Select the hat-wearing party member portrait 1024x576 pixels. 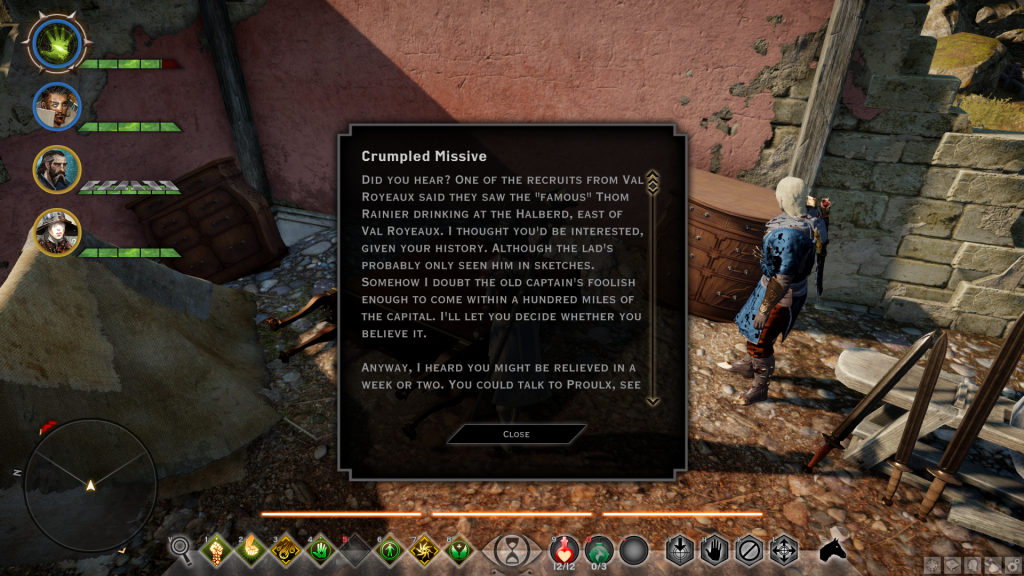click(x=55, y=233)
